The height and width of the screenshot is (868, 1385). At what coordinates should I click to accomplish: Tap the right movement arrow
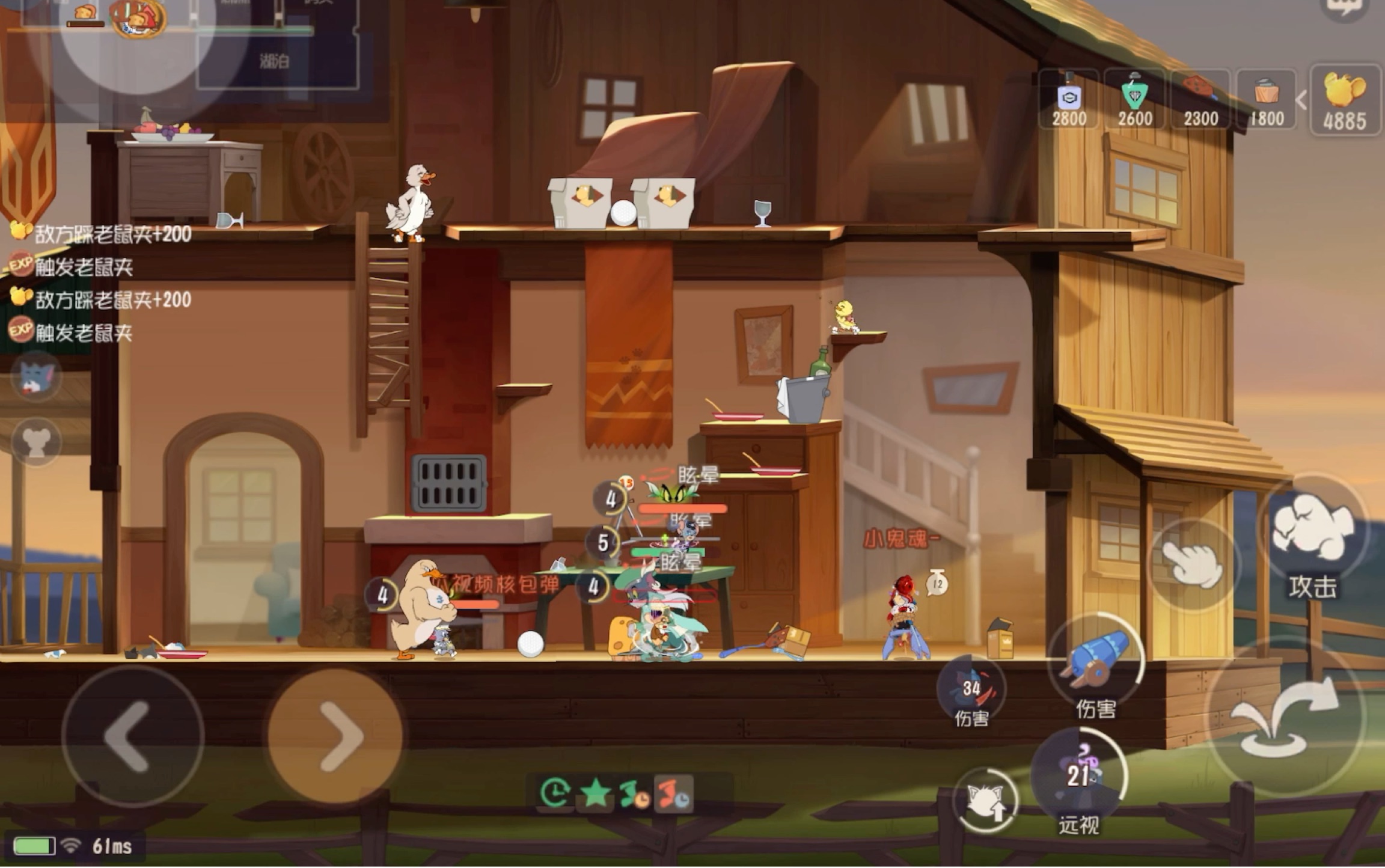pos(334,736)
